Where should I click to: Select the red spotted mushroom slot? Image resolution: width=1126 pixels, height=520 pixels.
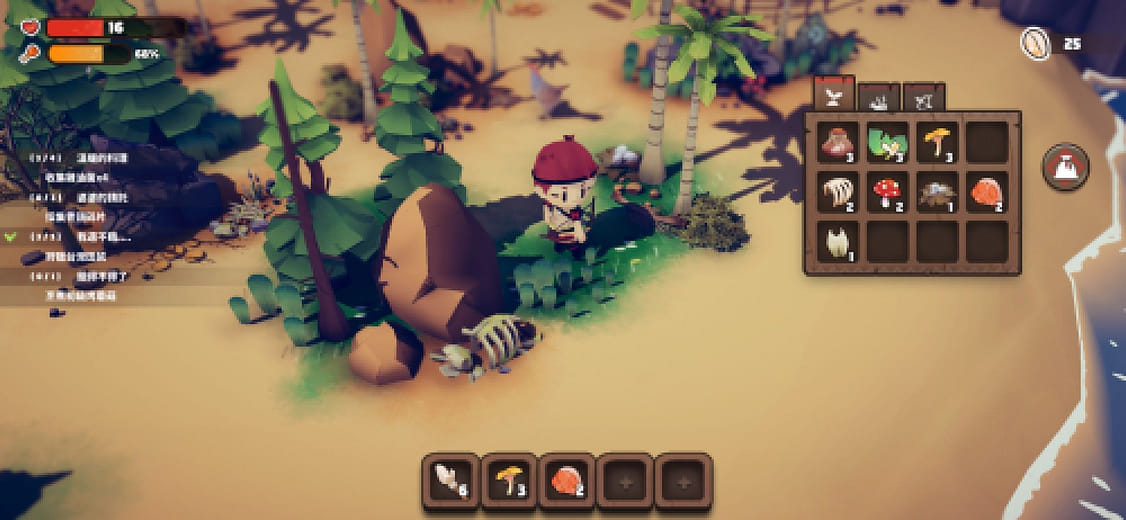click(x=887, y=192)
